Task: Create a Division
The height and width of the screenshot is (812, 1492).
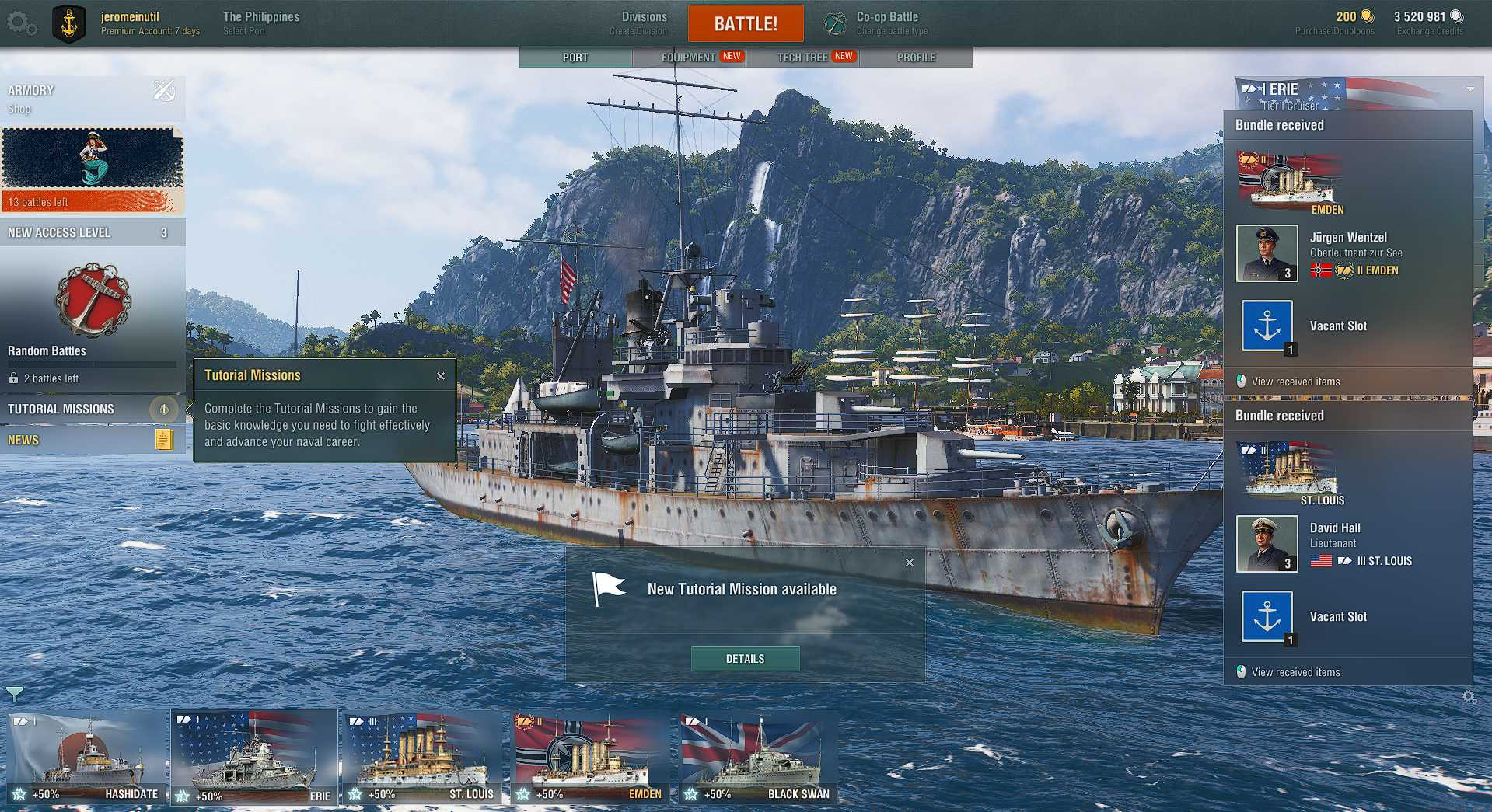Action: tap(643, 23)
